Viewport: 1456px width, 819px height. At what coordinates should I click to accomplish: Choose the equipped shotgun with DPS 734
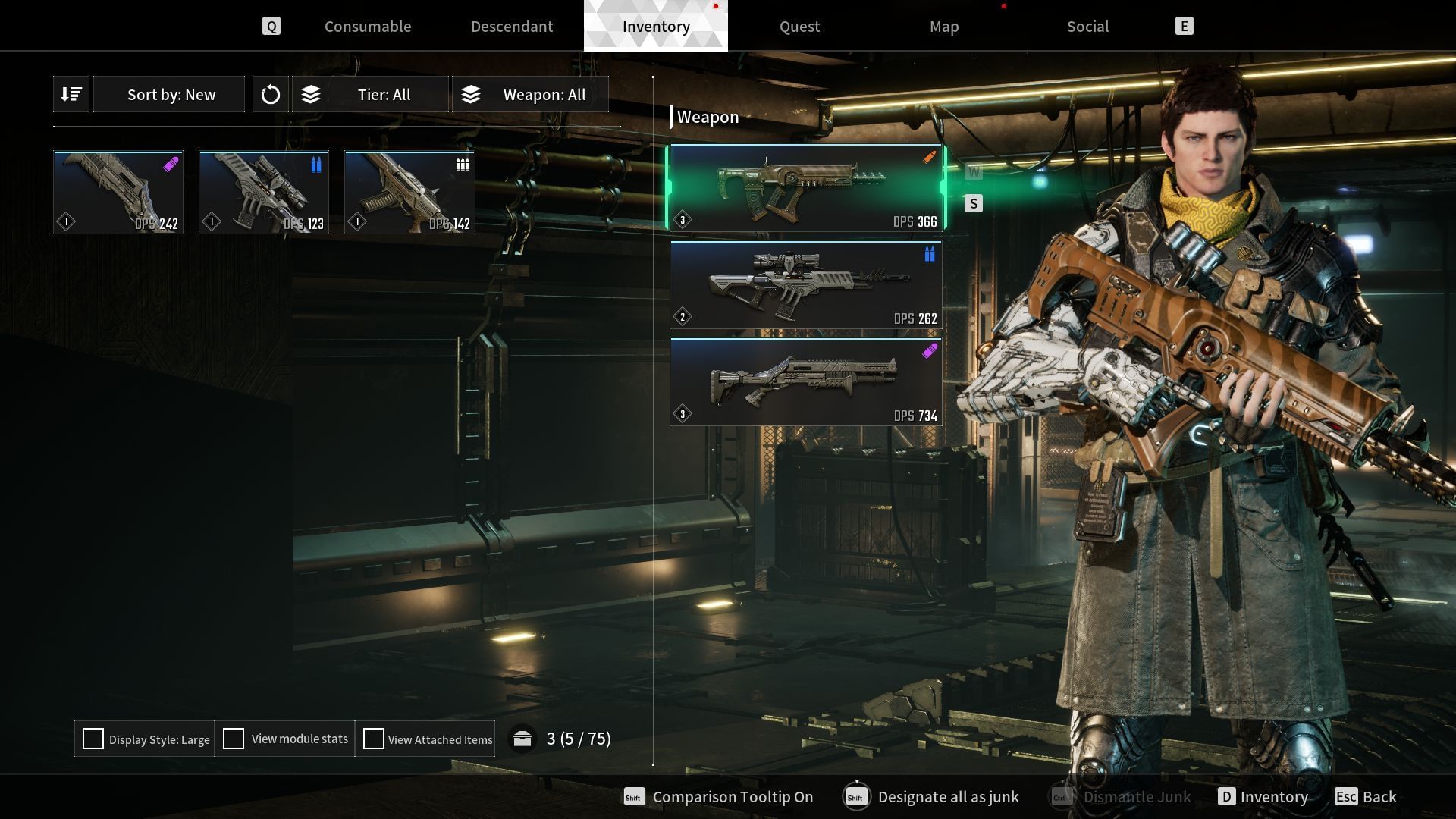tap(805, 382)
